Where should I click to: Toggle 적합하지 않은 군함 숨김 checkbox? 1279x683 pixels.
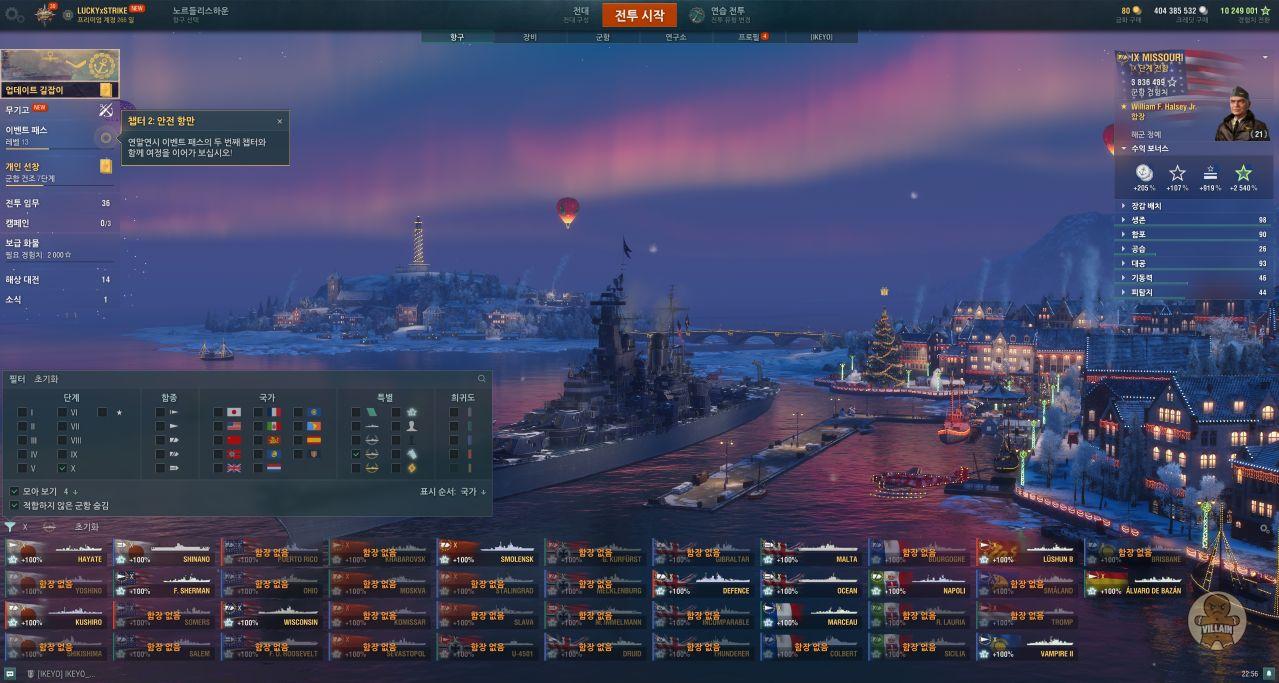click(x=14, y=506)
